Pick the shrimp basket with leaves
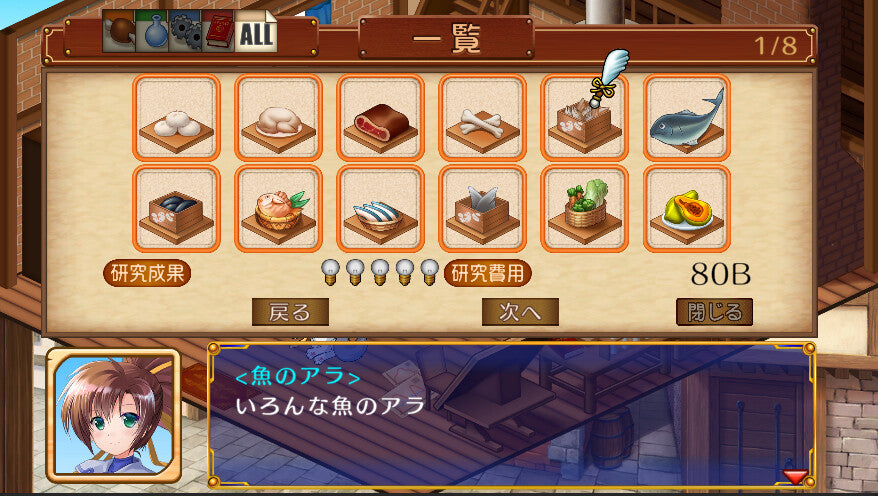 tap(279, 208)
